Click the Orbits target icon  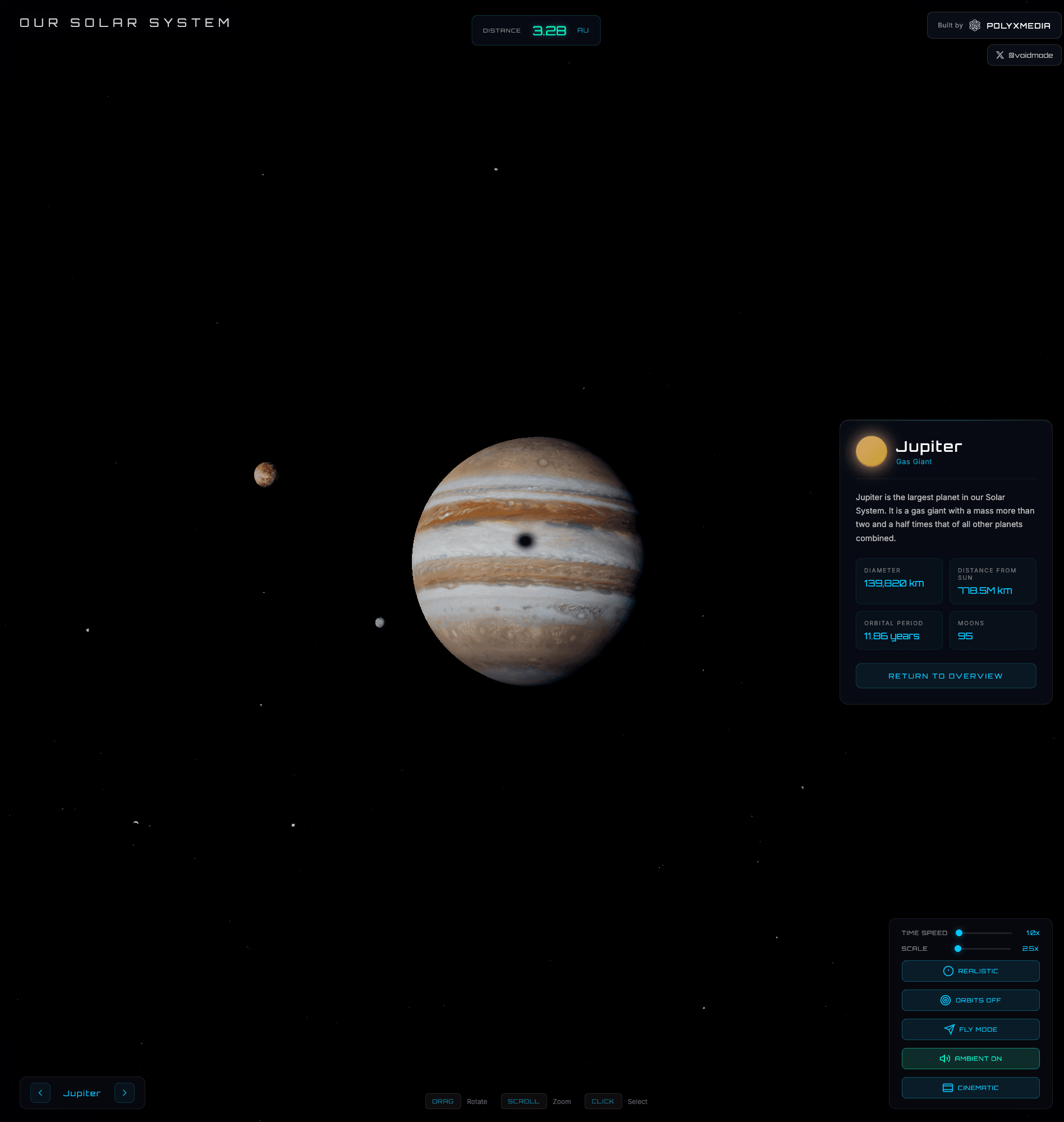point(945,1000)
